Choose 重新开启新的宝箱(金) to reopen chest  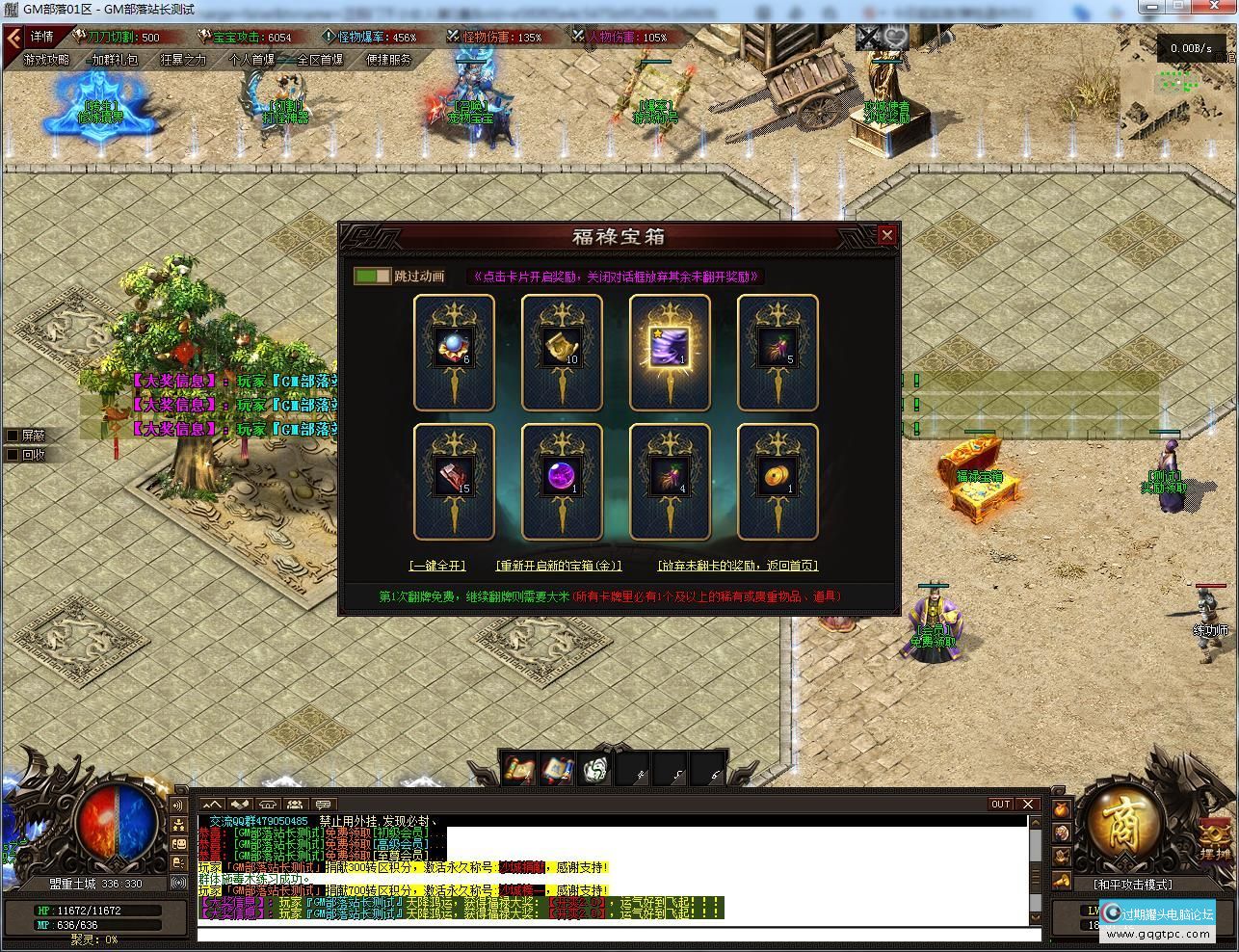click(559, 566)
